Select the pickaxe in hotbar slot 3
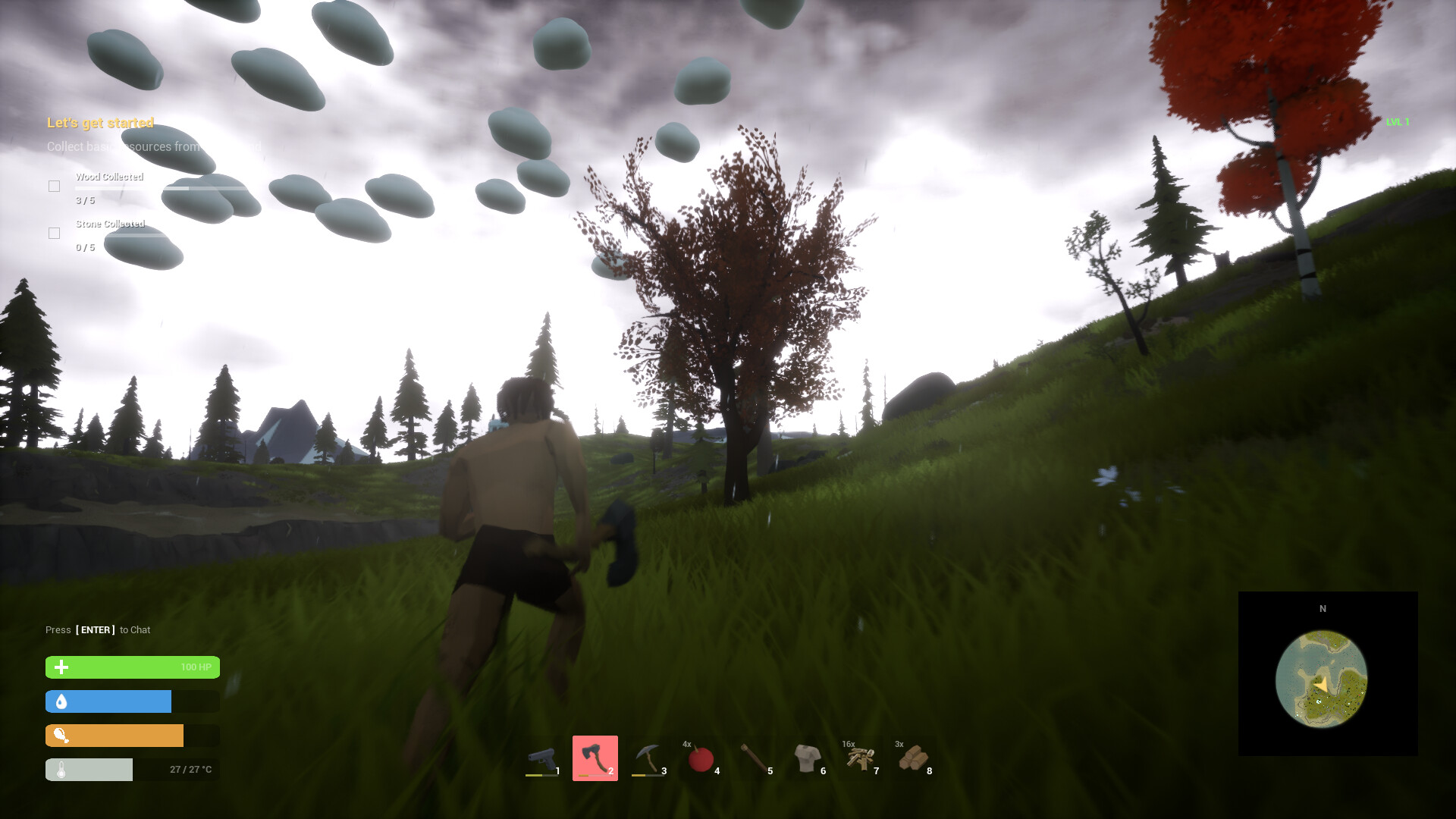Image resolution: width=1456 pixels, height=819 pixels. pyautogui.click(x=648, y=758)
